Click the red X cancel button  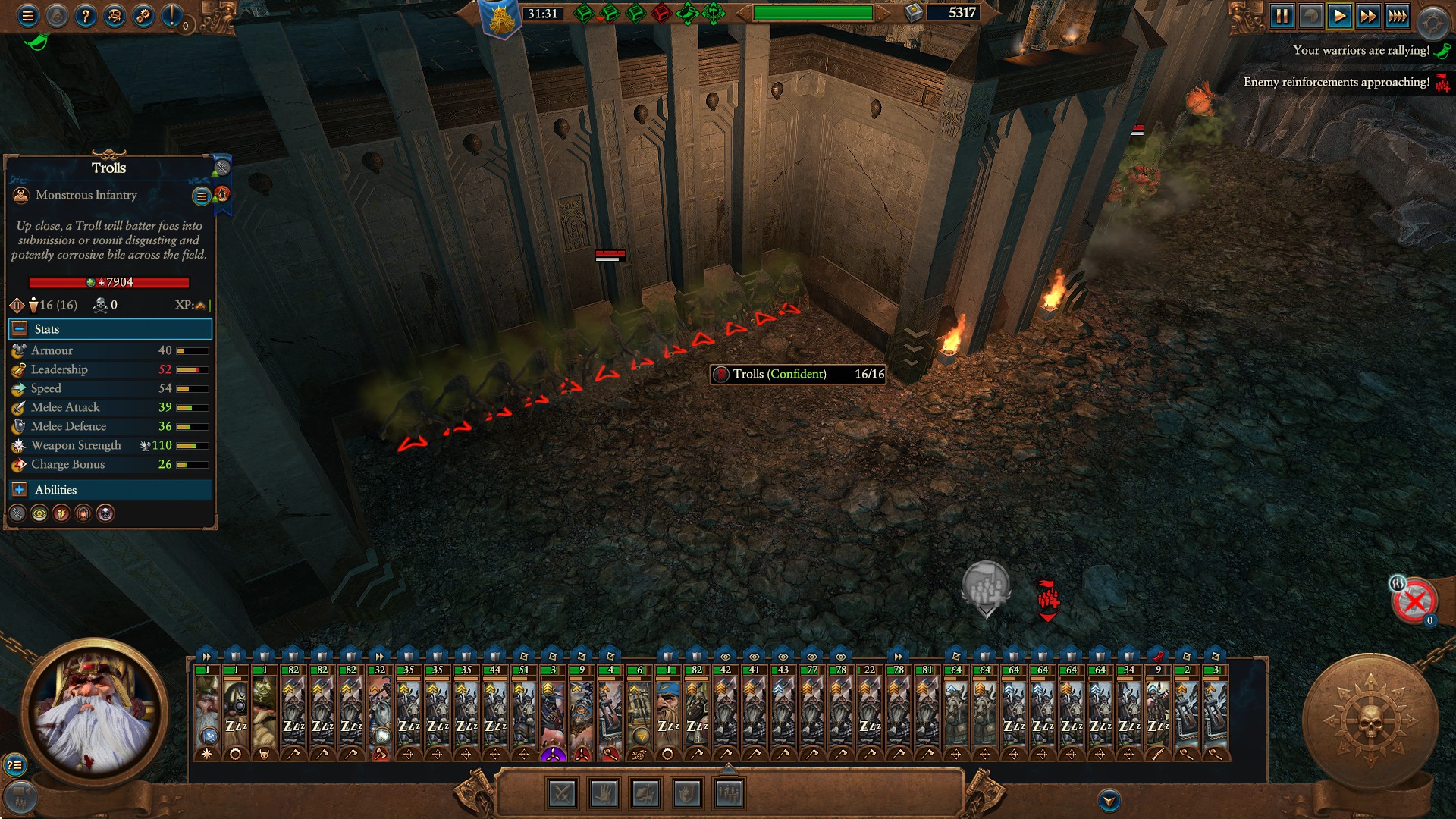pos(1414,601)
